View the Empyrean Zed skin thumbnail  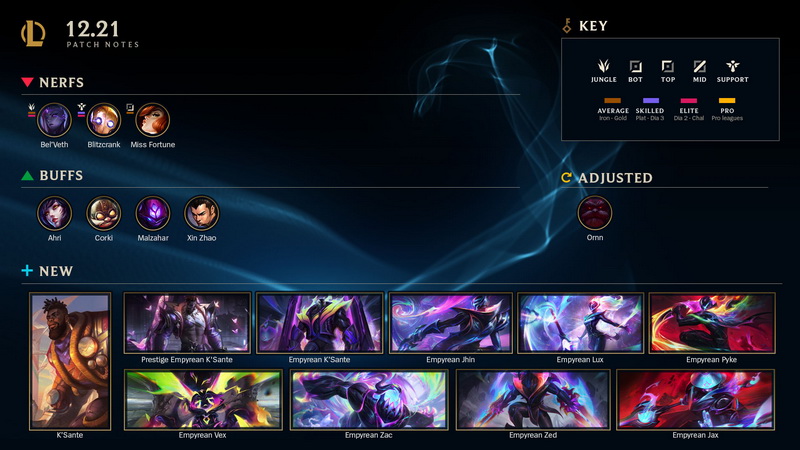click(x=531, y=399)
